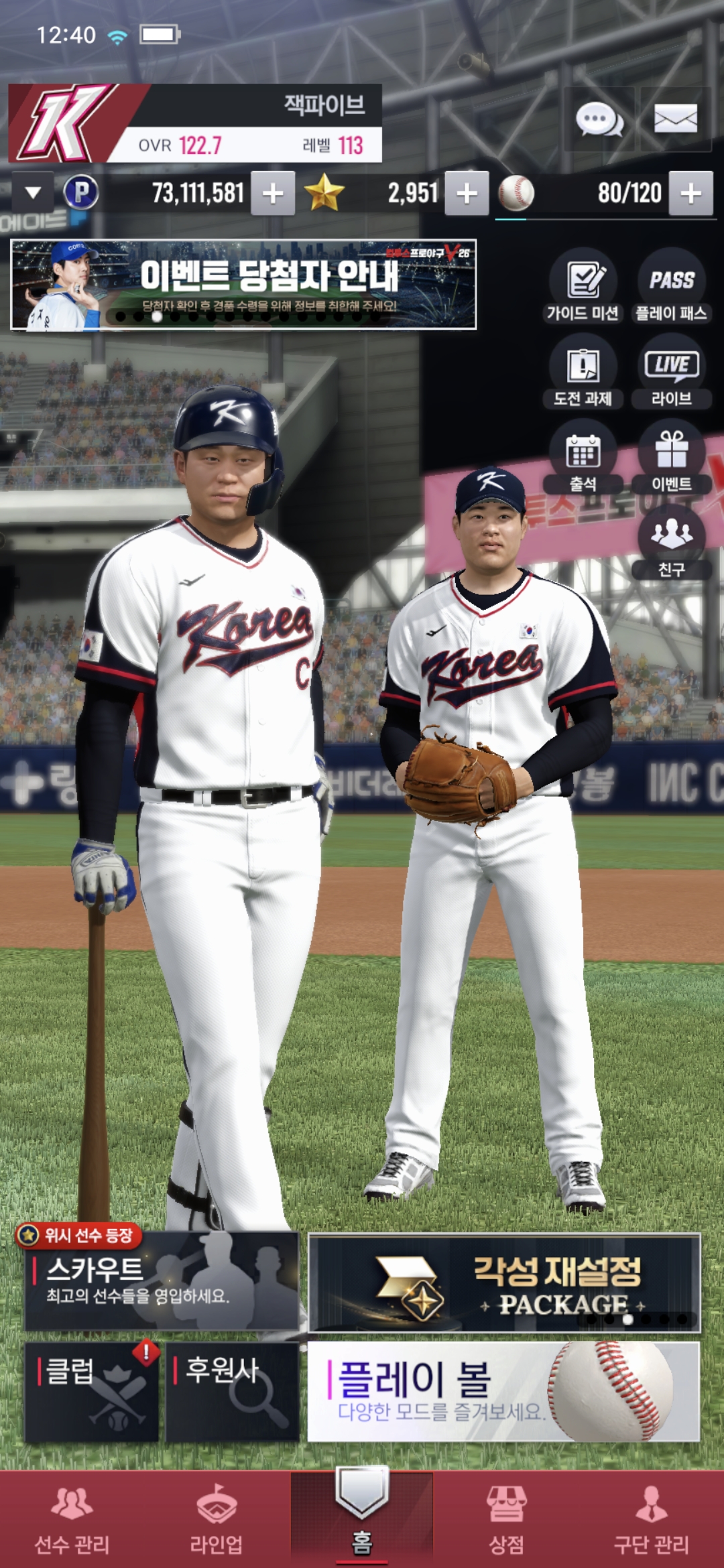Image resolution: width=724 pixels, height=1568 pixels.
Task: Open the event winners announcement banner
Action: [243, 285]
